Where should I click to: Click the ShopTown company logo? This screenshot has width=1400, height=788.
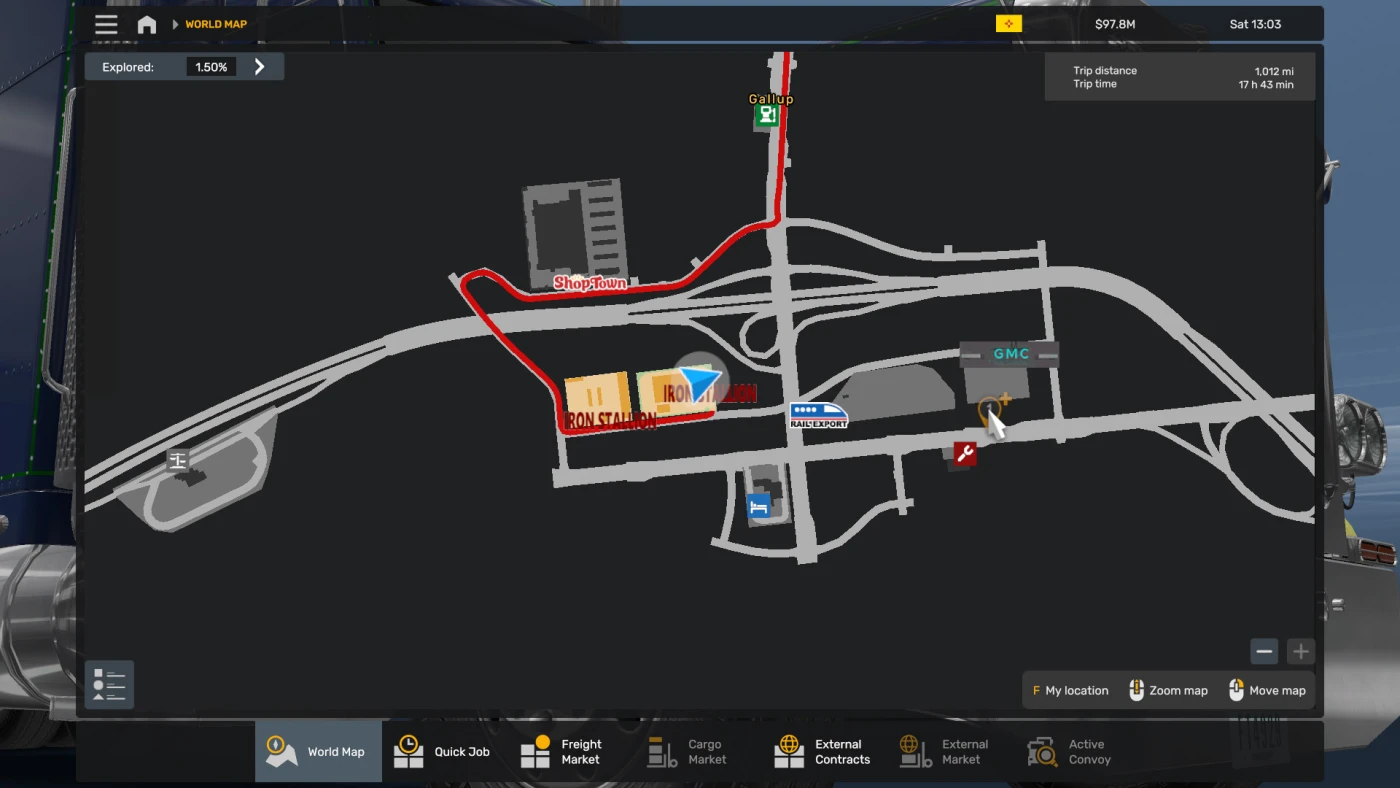tap(590, 284)
